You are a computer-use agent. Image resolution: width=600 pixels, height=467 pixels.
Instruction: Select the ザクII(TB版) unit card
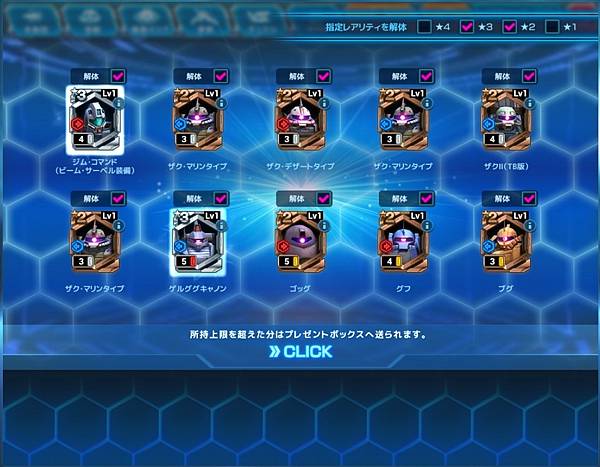pos(506,120)
